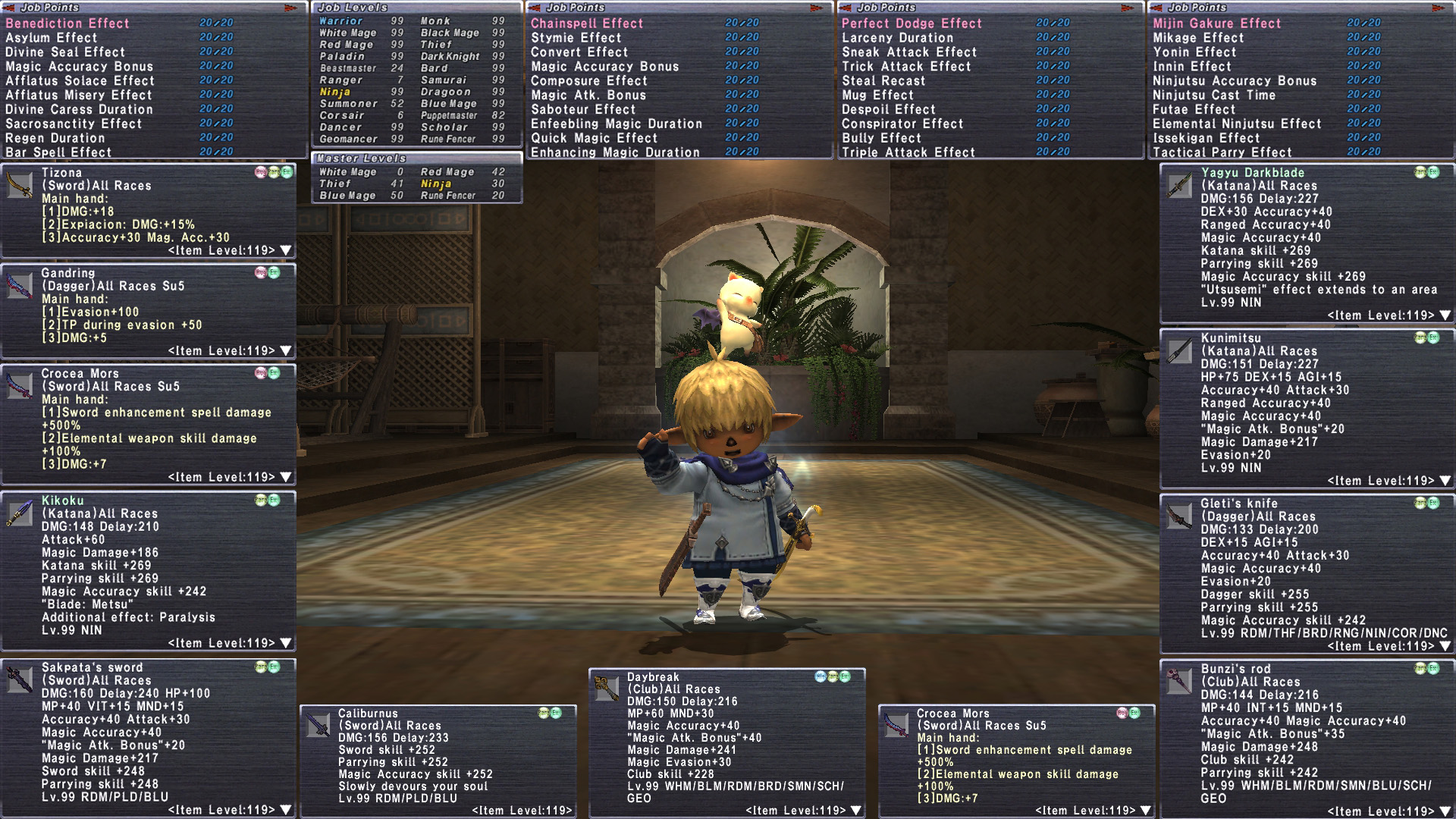Click the Tizona sword icon

[x=20, y=185]
